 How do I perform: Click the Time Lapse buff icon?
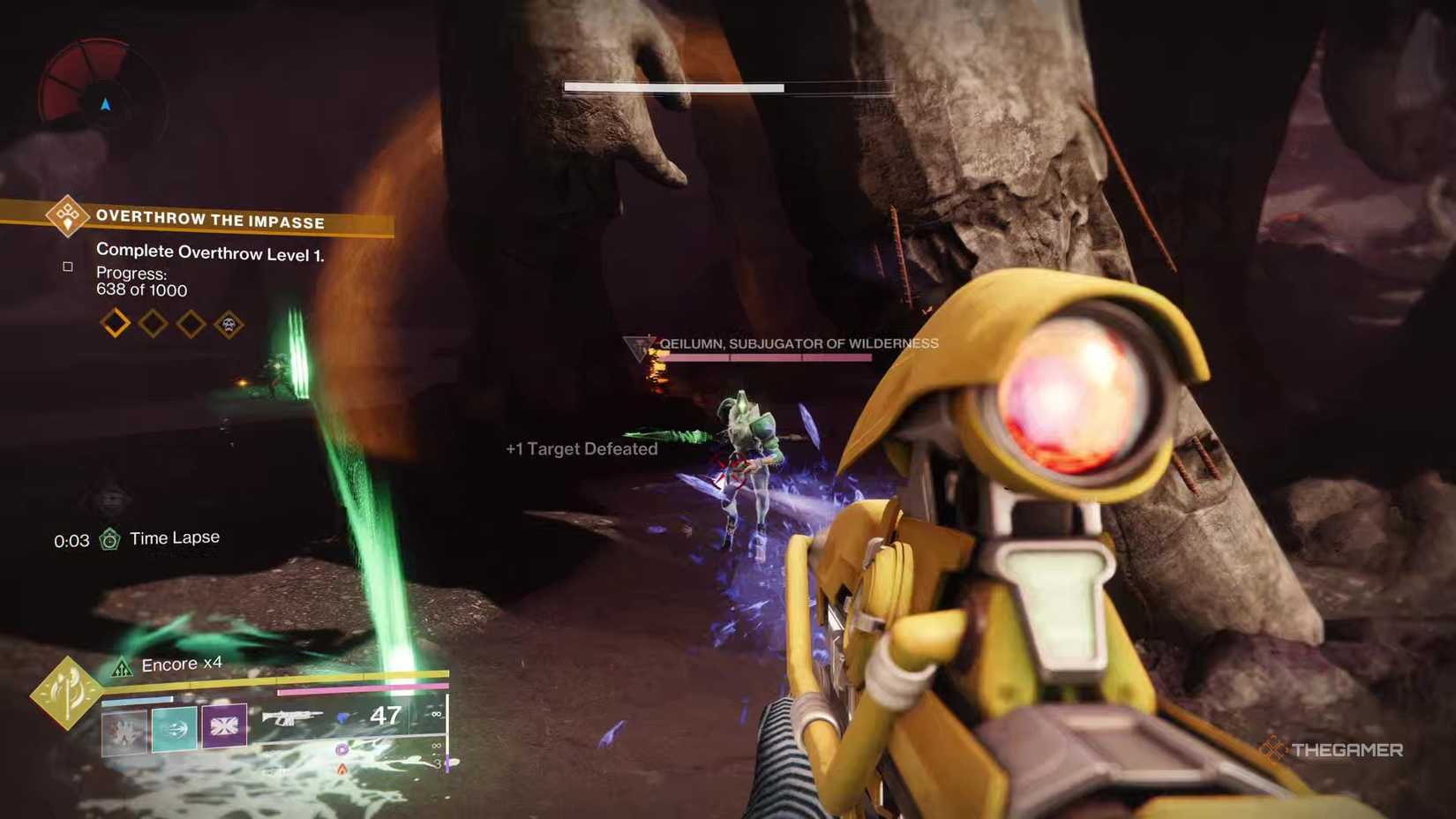[109, 537]
